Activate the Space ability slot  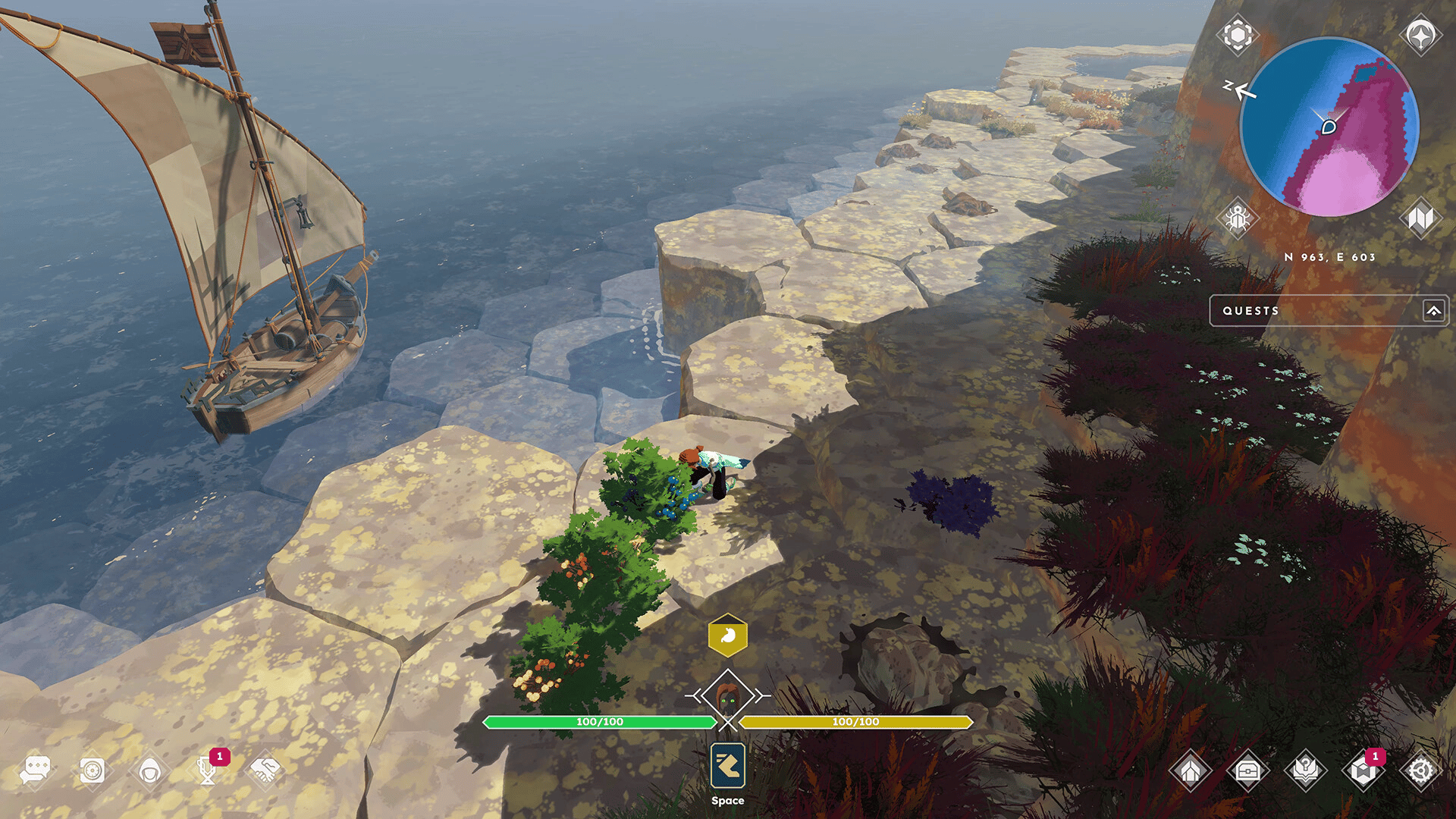728,767
